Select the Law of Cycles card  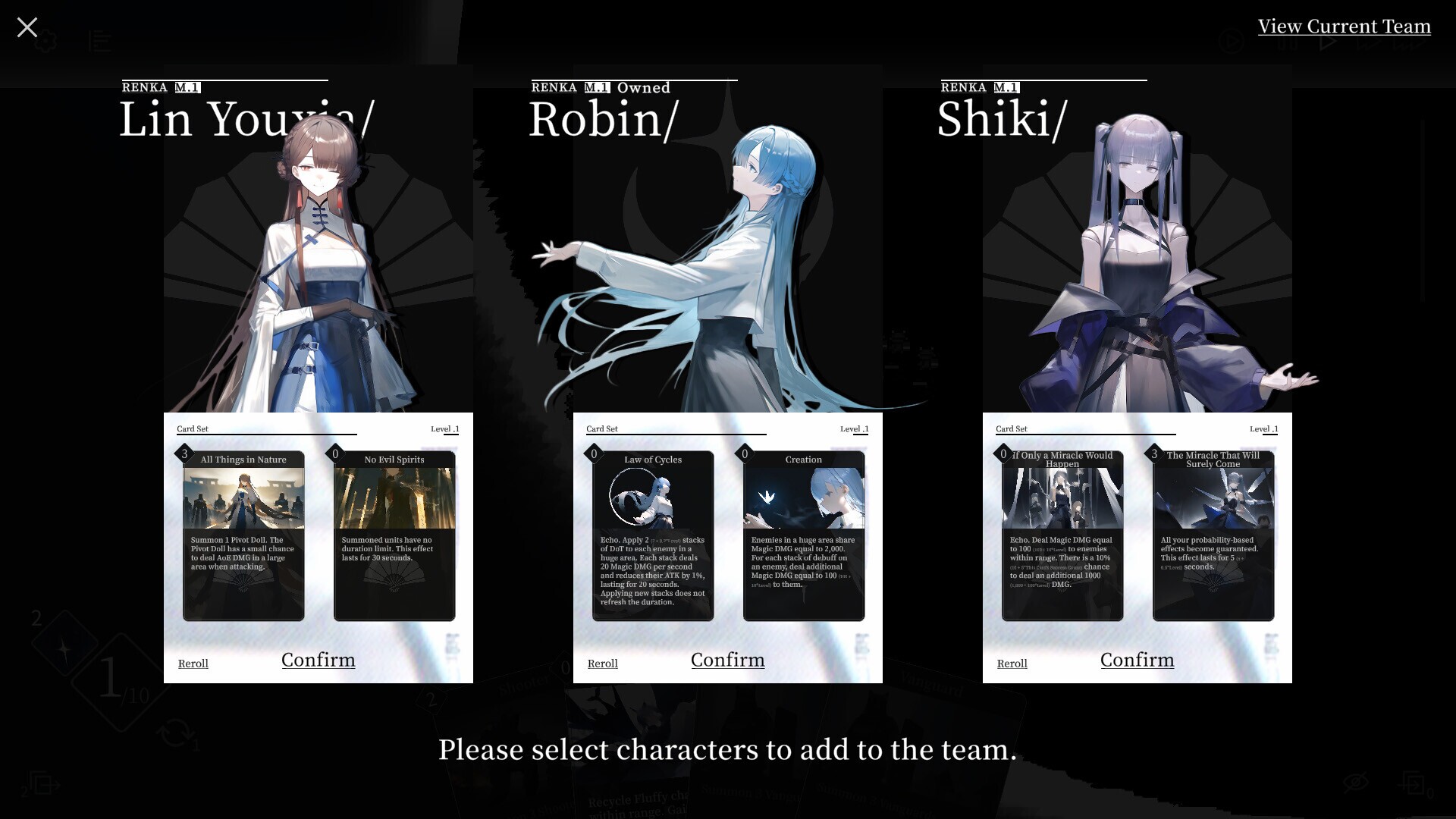point(651,535)
